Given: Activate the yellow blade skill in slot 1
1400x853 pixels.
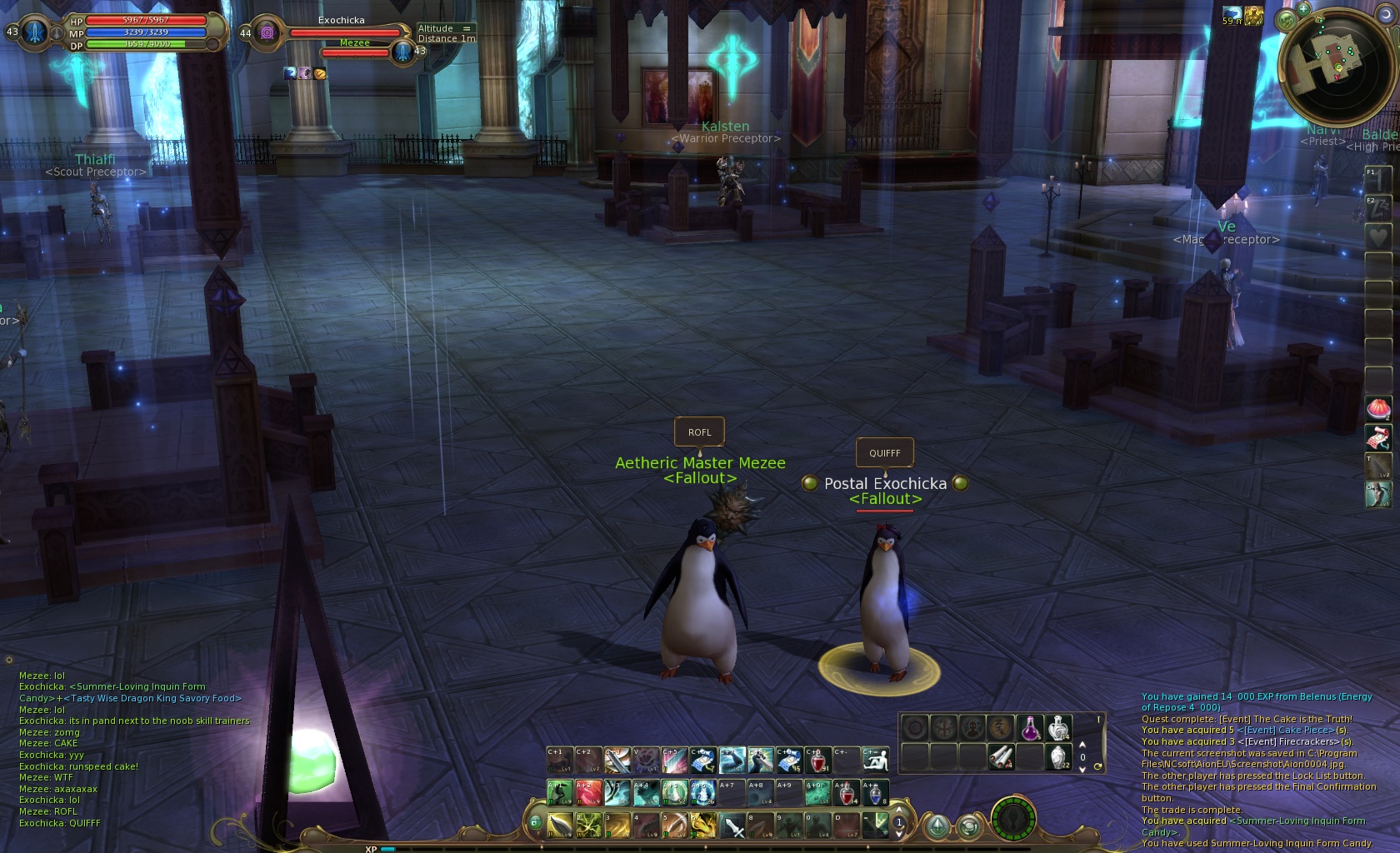Looking at the screenshot, I should [x=561, y=826].
